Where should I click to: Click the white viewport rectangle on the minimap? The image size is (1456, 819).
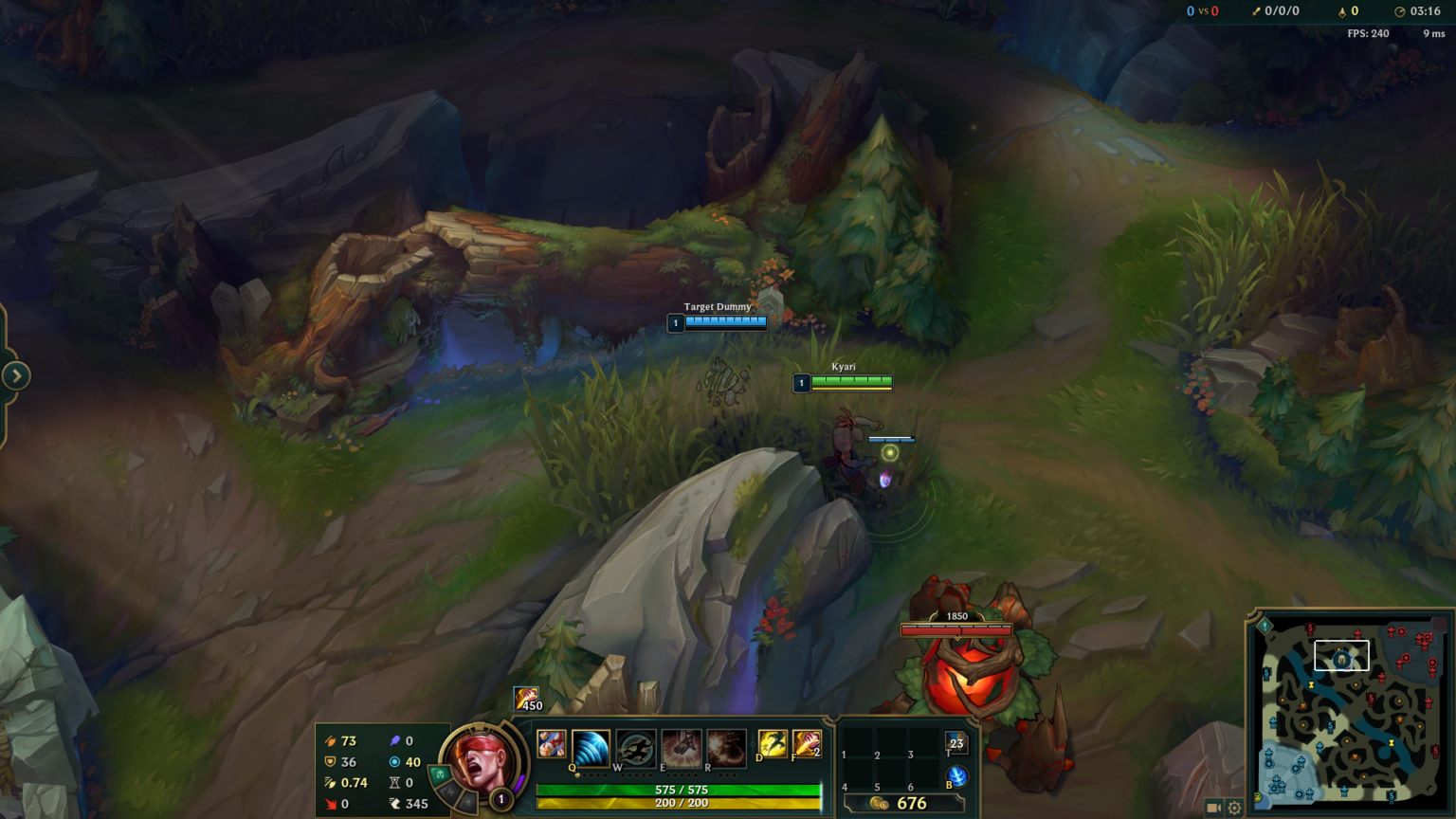1342,653
